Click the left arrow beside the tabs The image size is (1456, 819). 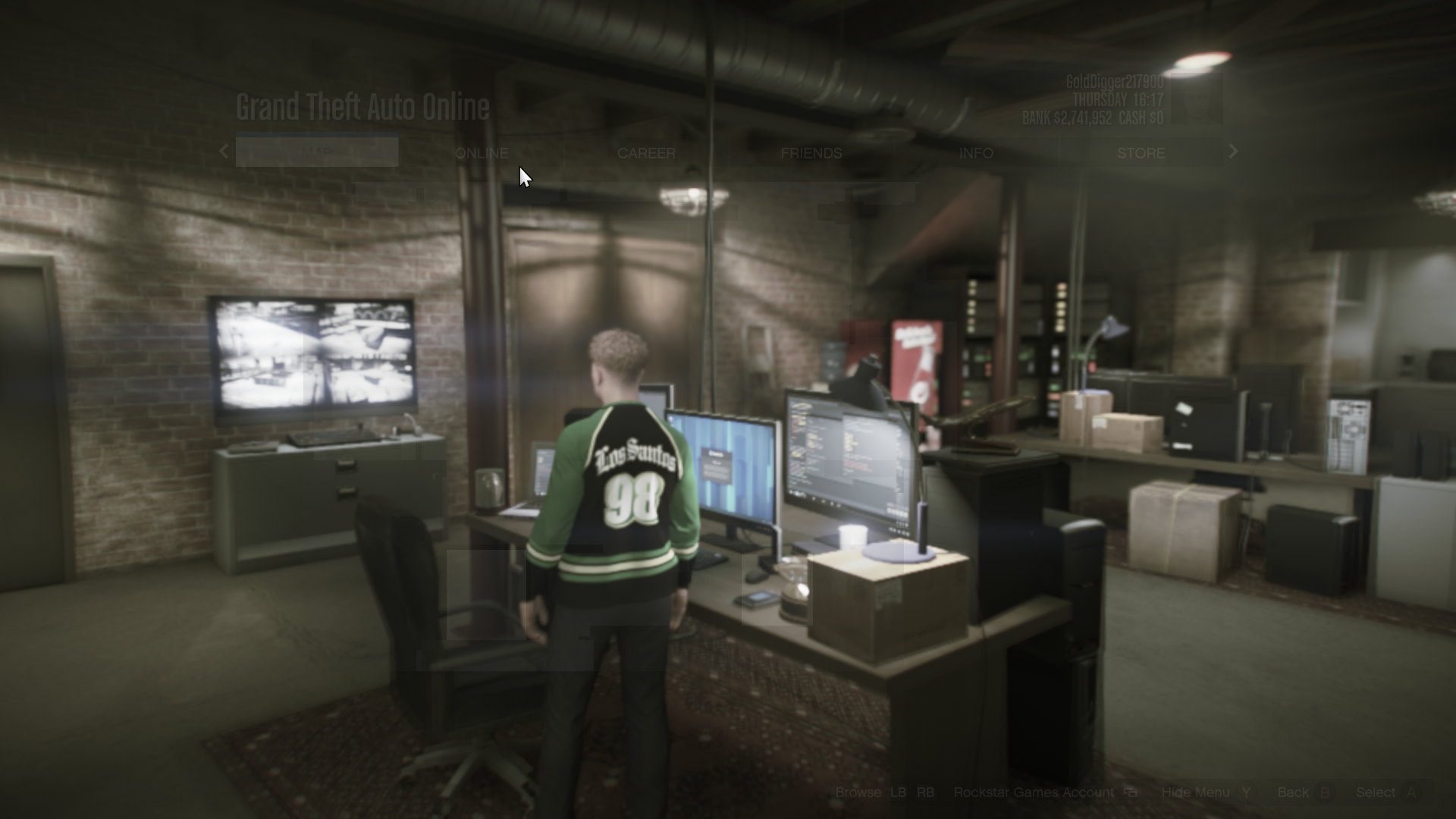[x=224, y=152]
